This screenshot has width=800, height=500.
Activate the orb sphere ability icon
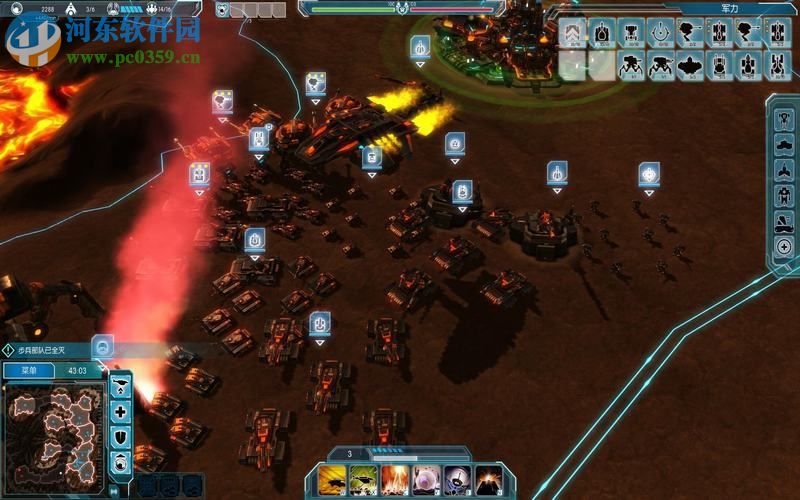coord(426,479)
